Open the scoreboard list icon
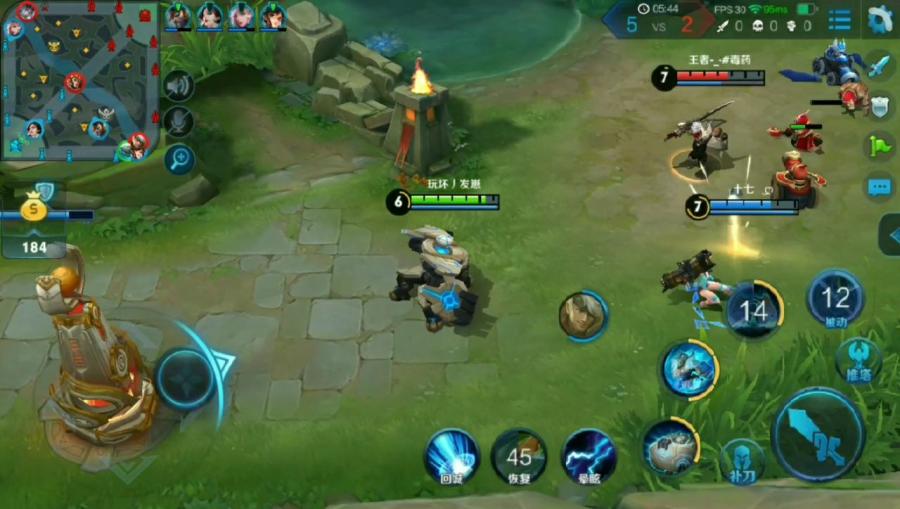 tap(840, 19)
